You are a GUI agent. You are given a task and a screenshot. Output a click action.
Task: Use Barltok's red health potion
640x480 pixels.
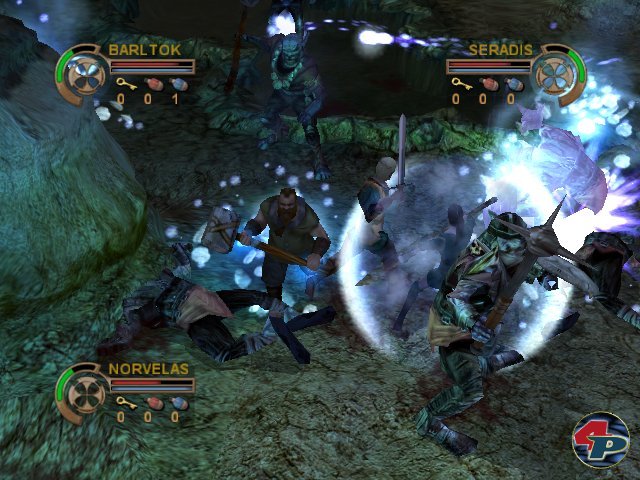[x=150, y=84]
